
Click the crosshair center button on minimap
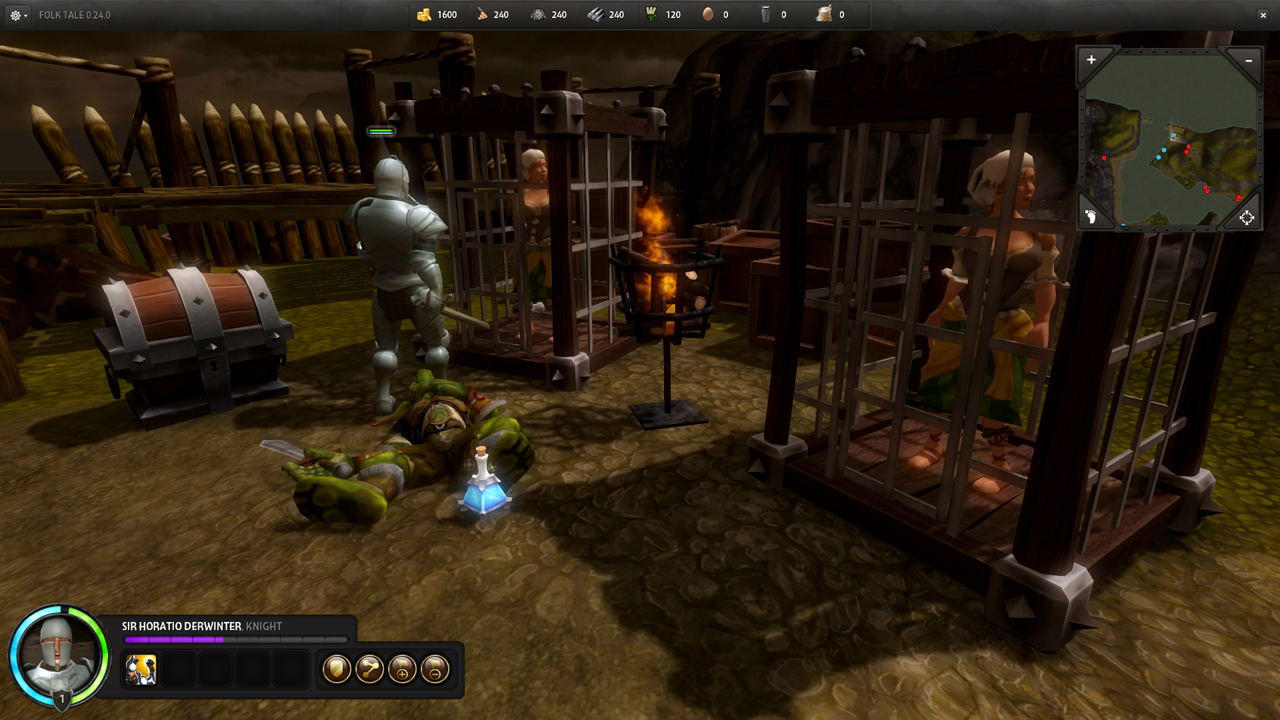point(1247,217)
